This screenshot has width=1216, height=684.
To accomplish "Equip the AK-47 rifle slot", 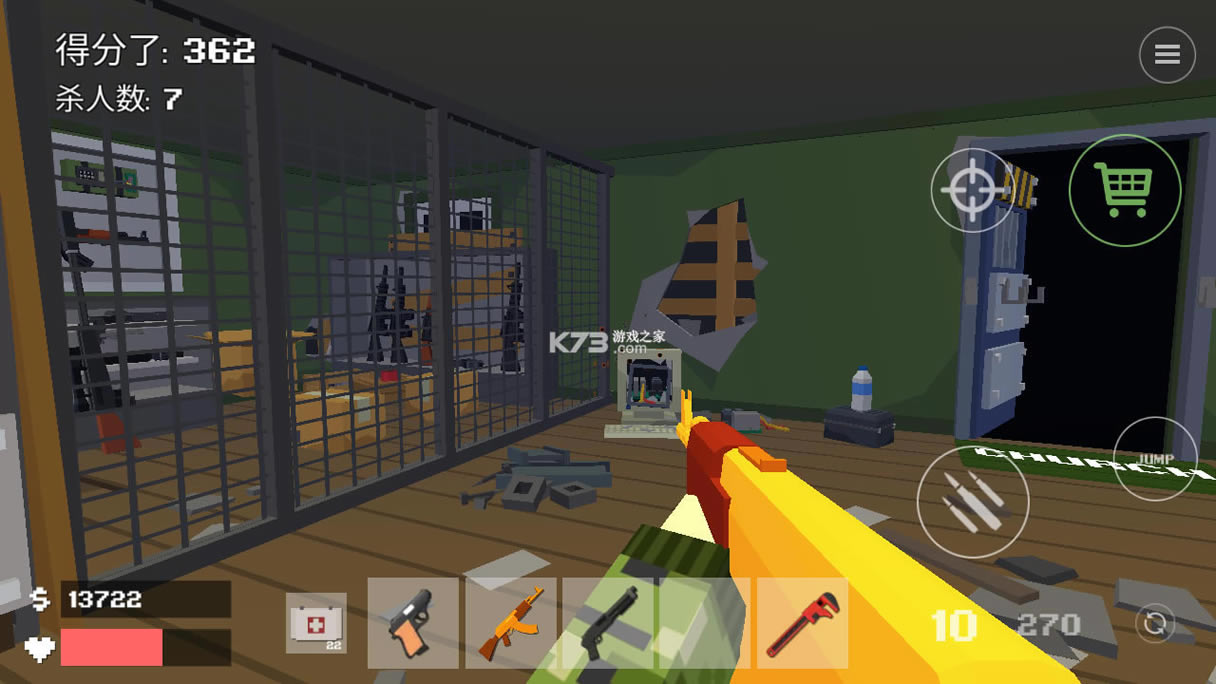I will click(x=510, y=623).
